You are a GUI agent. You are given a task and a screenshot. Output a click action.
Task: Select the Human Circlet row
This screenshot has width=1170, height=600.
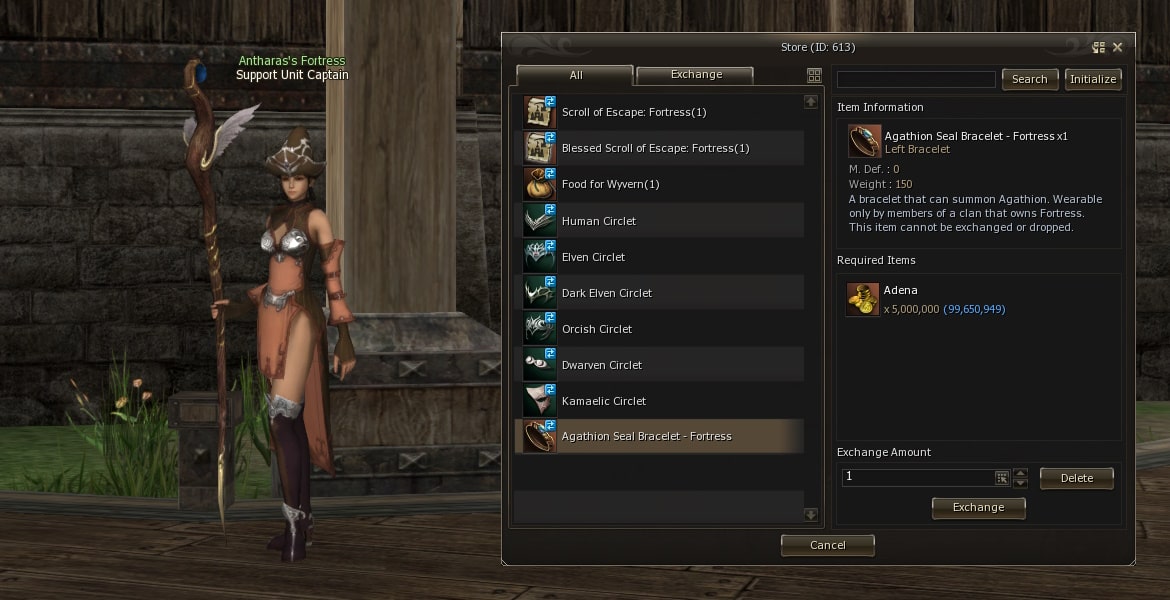coord(598,221)
